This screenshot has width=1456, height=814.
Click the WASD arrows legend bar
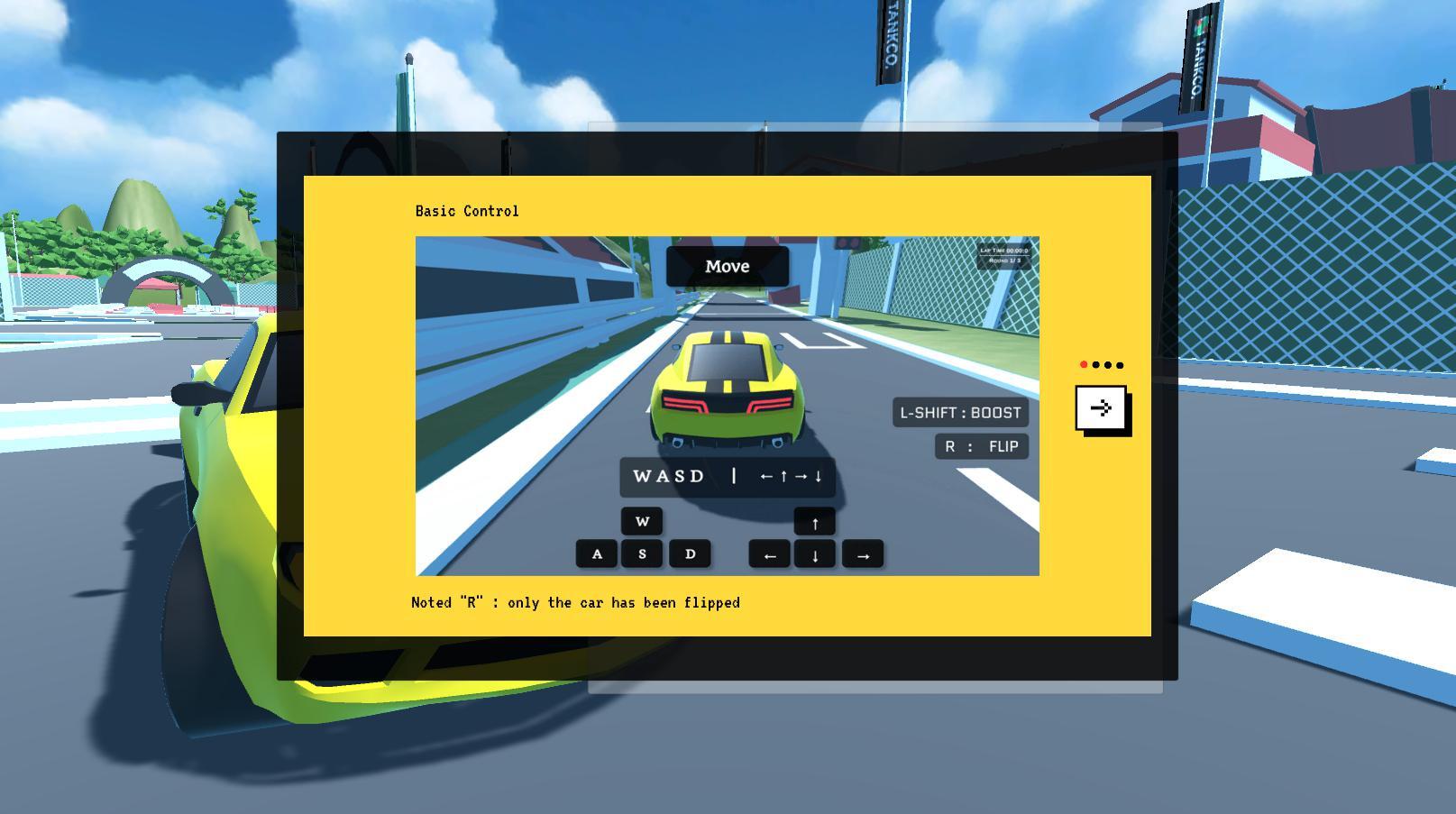point(728,477)
